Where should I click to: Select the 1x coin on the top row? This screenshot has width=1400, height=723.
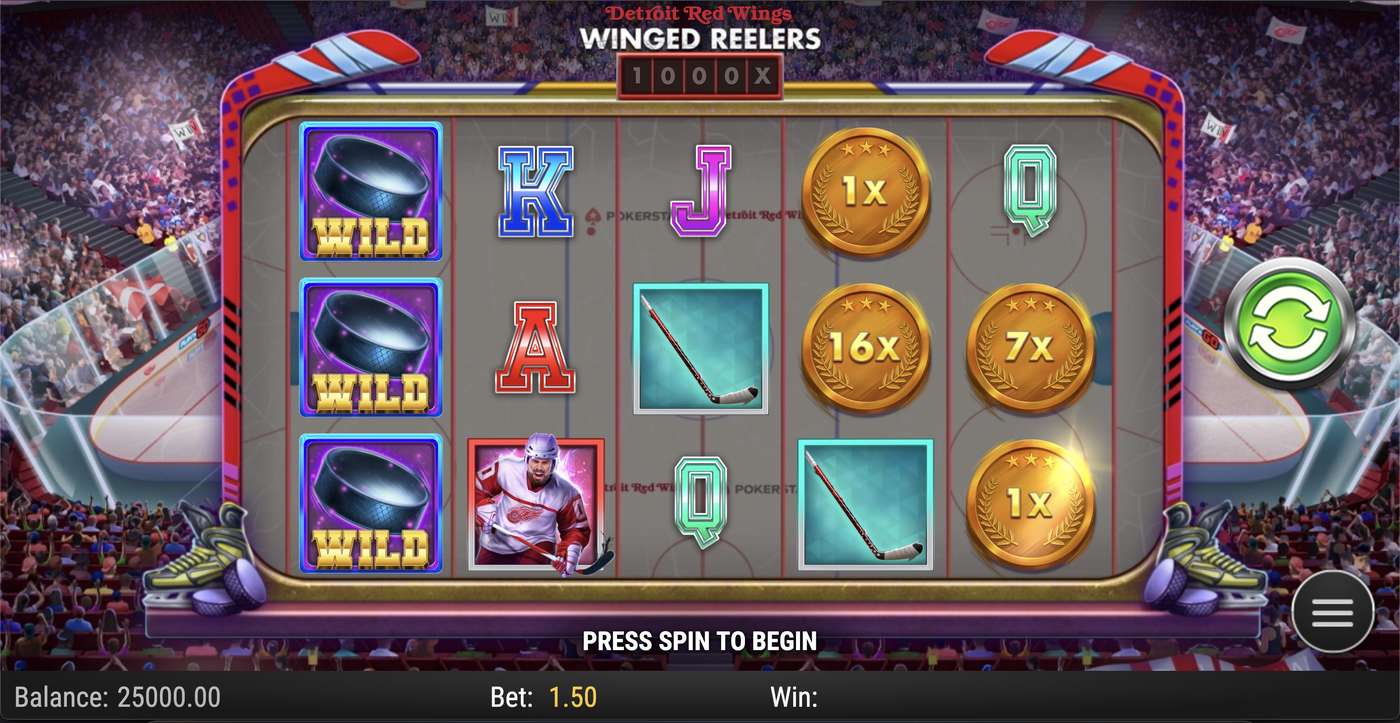866,190
